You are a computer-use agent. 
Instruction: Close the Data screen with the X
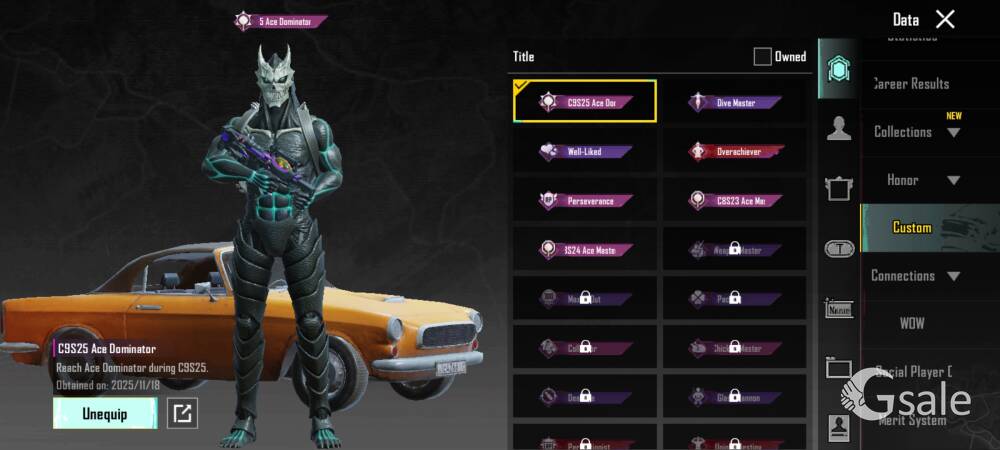945,19
